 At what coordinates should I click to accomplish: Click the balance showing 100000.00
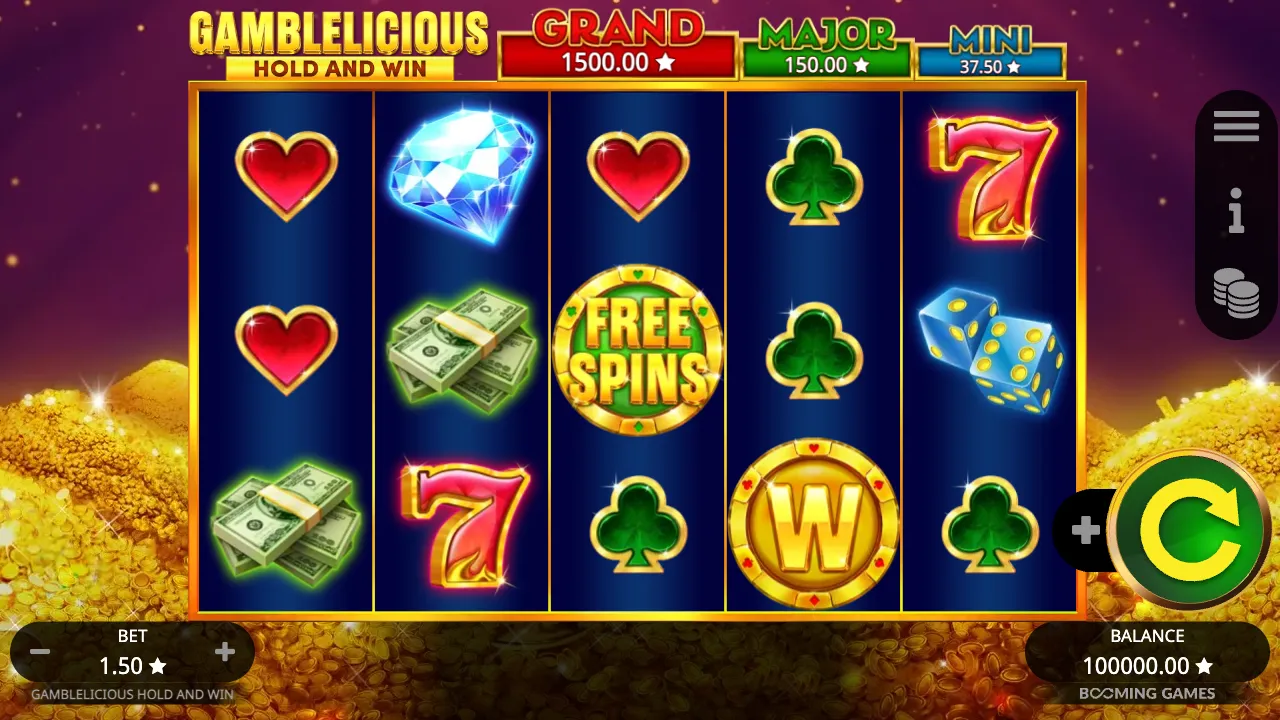[1145, 665]
